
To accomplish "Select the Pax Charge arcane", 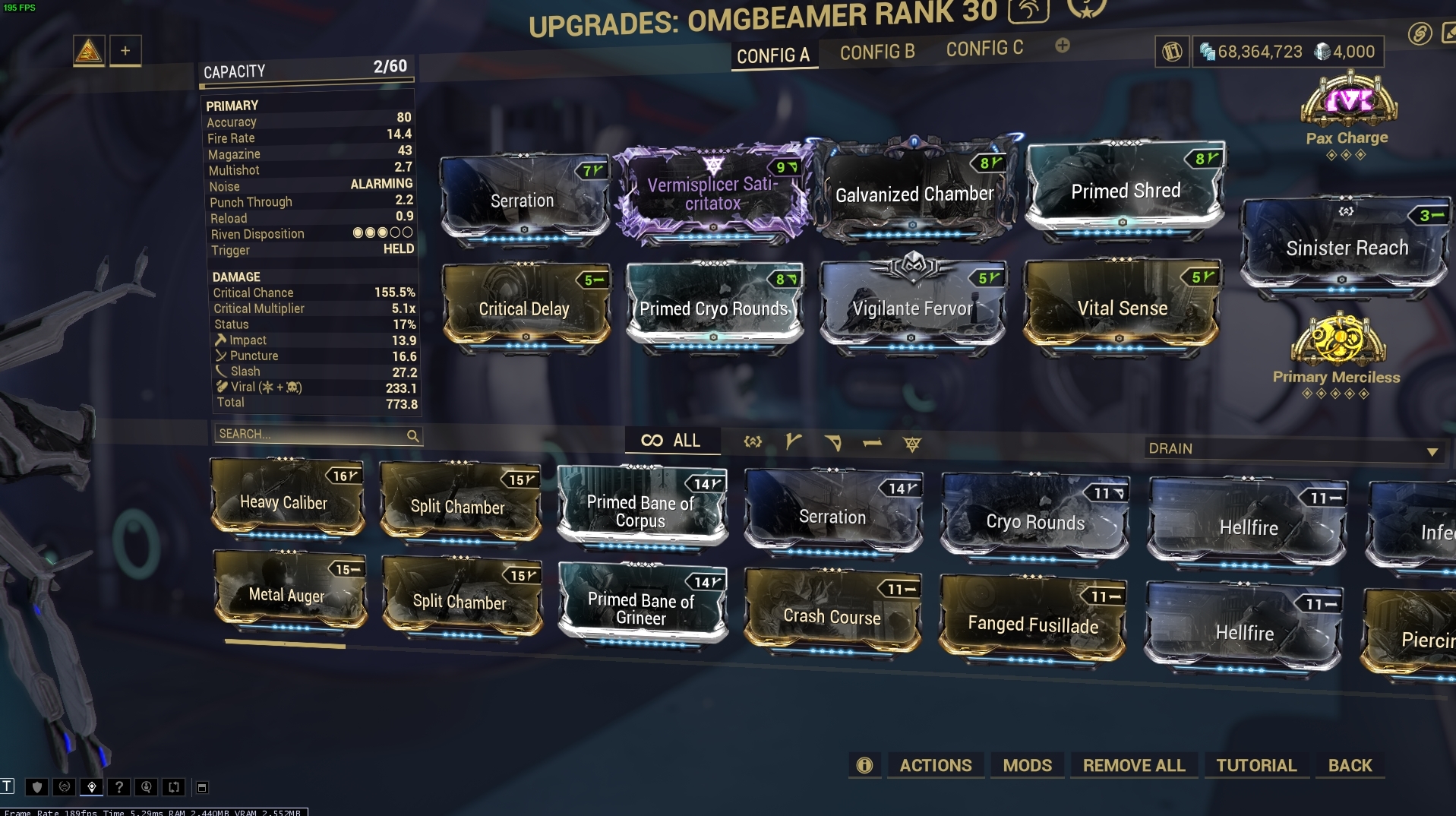I will point(1348,110).
